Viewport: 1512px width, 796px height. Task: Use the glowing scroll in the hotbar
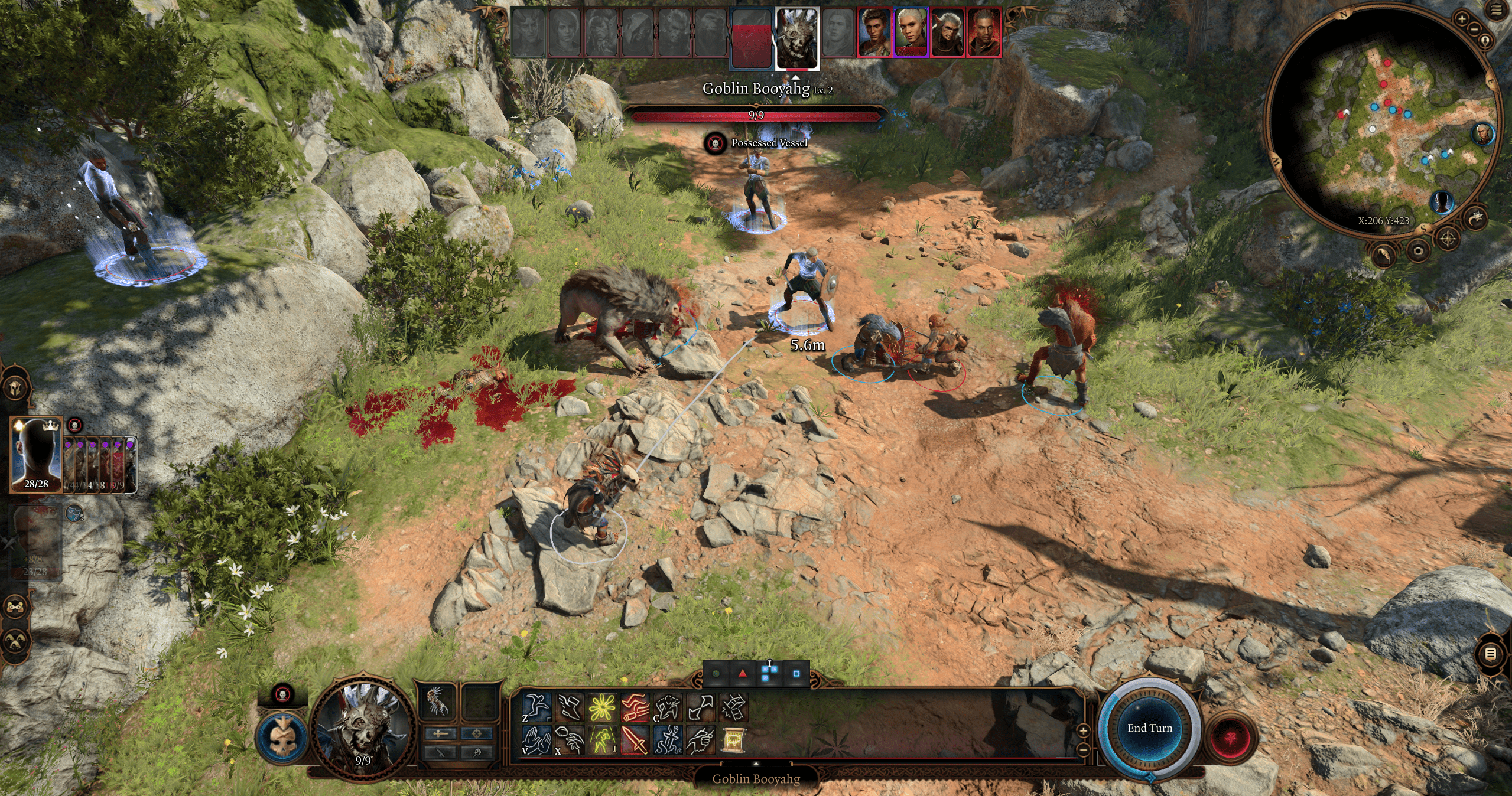733,740
